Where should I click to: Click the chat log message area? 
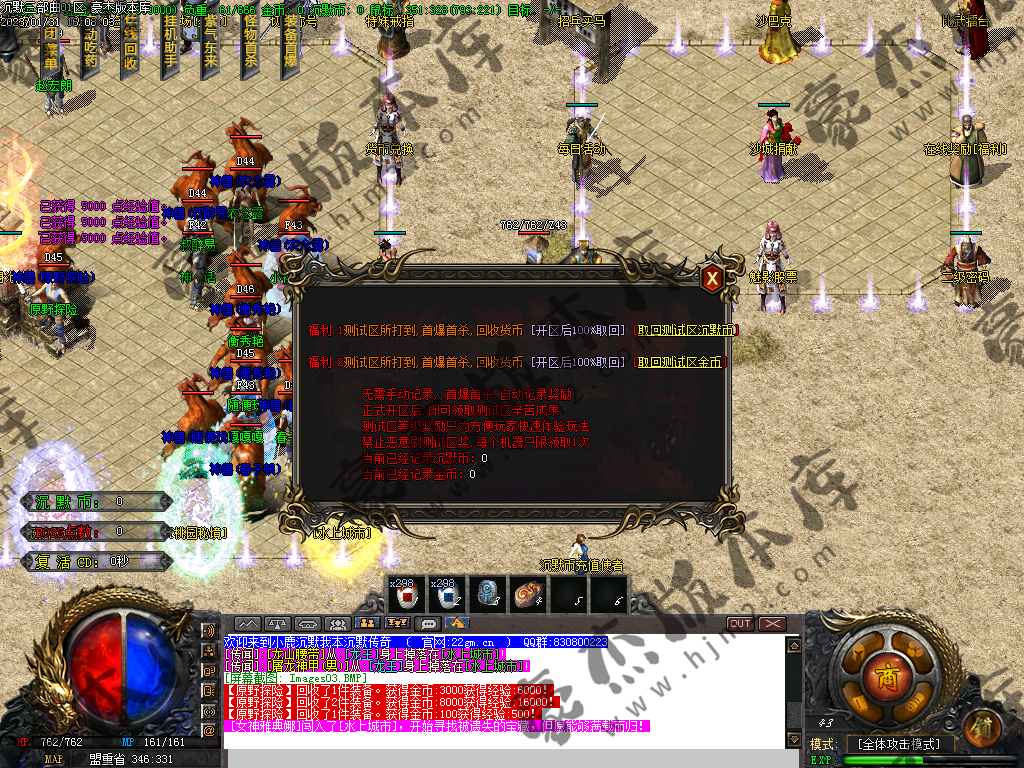pyautogui.click(x=500, y=690)
